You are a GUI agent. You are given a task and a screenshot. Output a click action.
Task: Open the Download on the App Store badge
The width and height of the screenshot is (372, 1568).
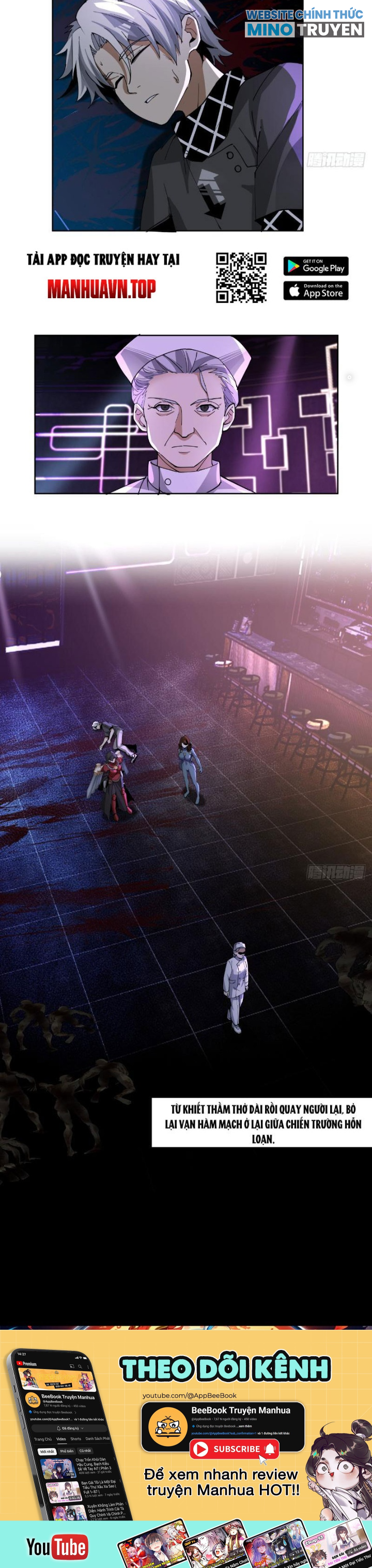315,291
